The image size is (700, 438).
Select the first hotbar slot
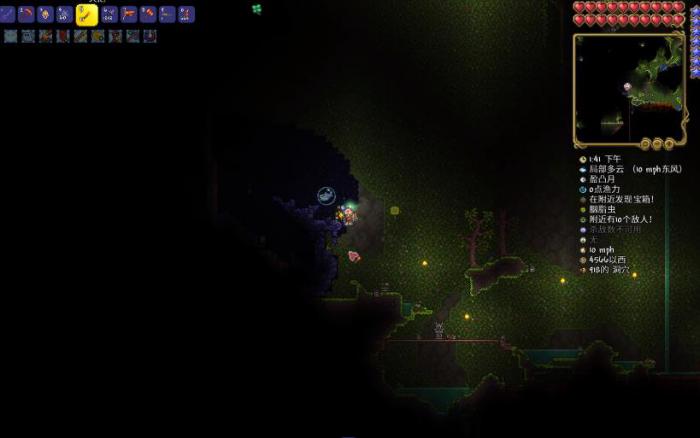[9, 14]
